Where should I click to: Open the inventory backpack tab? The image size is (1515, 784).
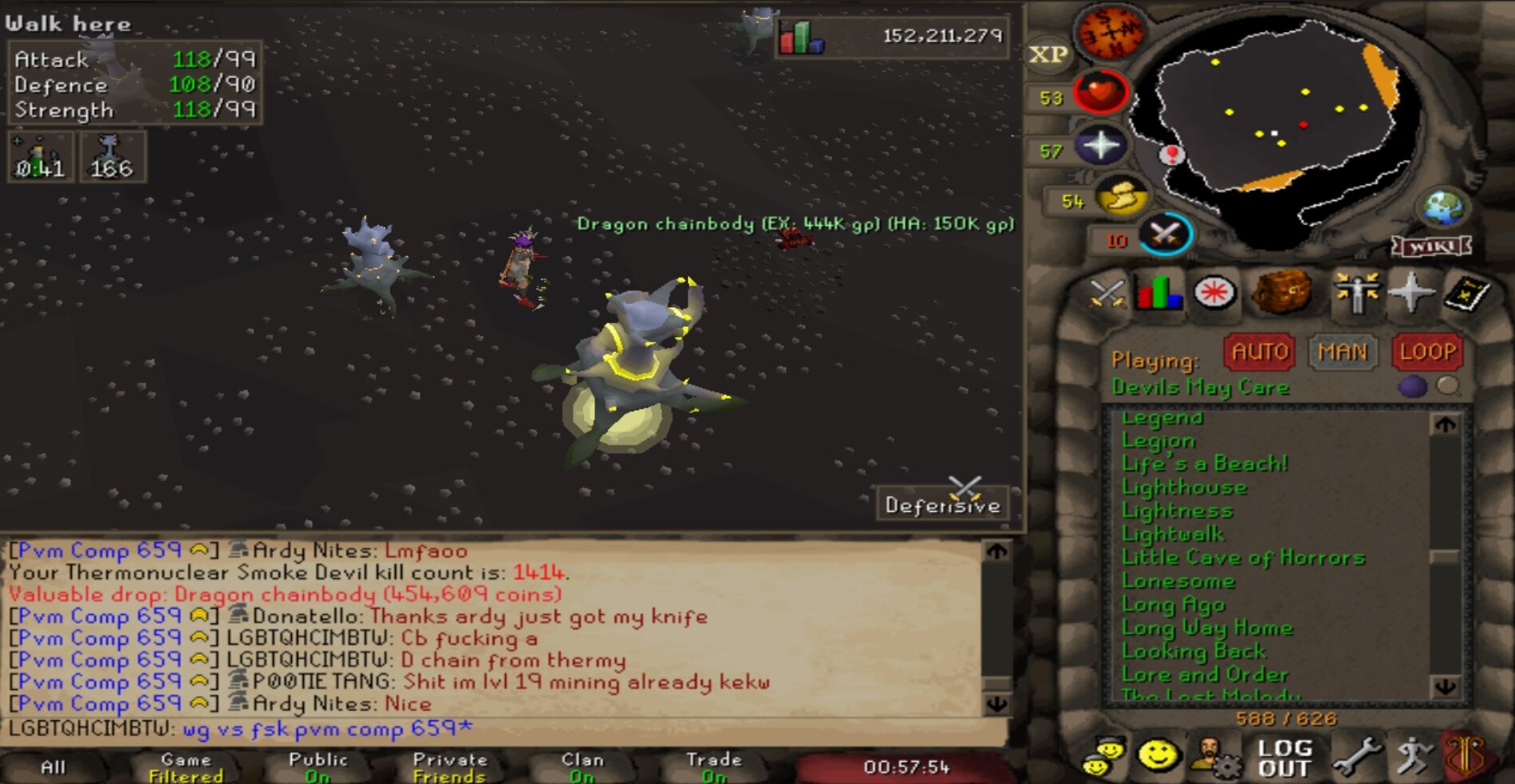click(1282, 292)
